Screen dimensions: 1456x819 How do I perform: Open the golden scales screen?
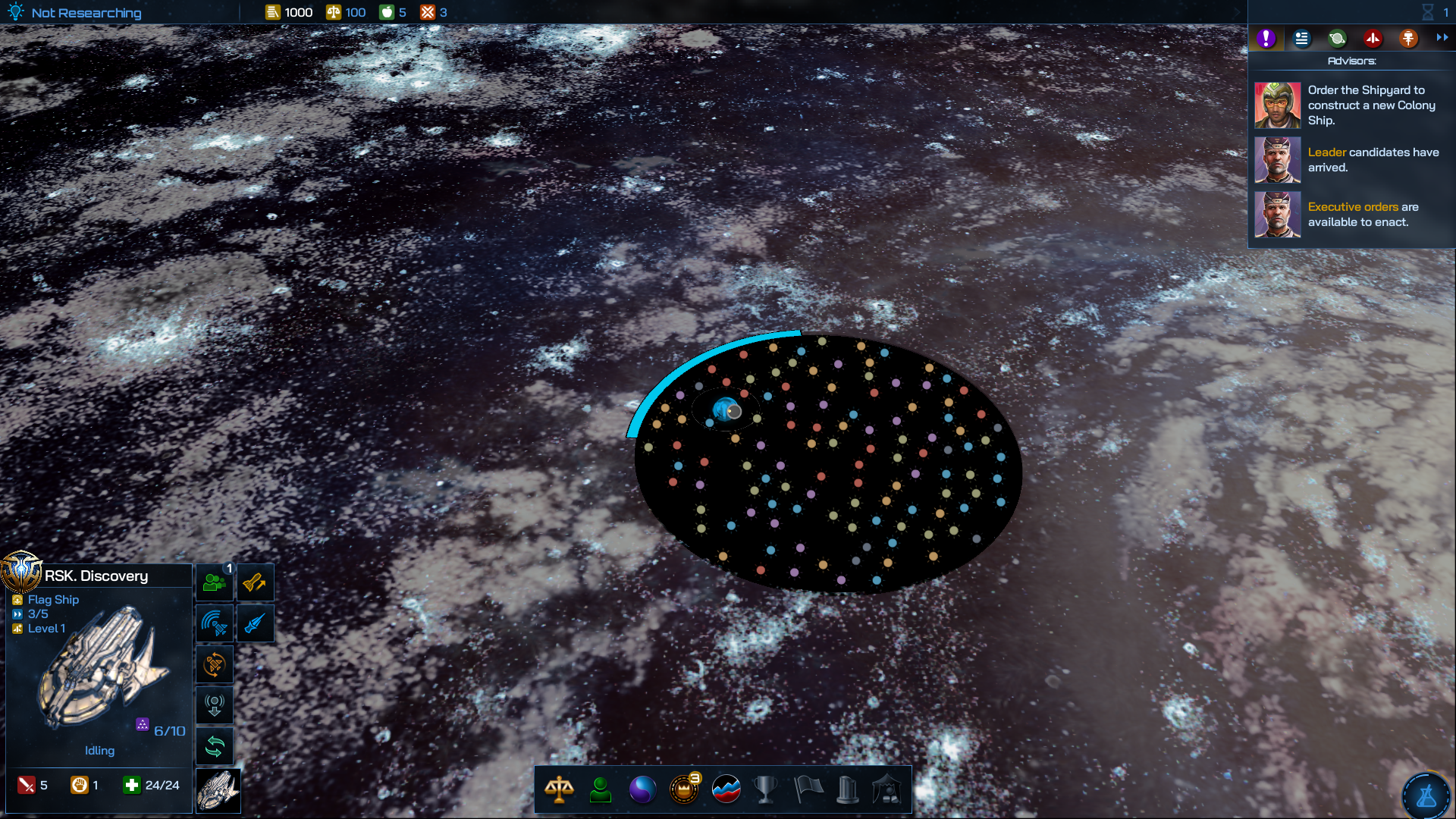tap(559, 789)
